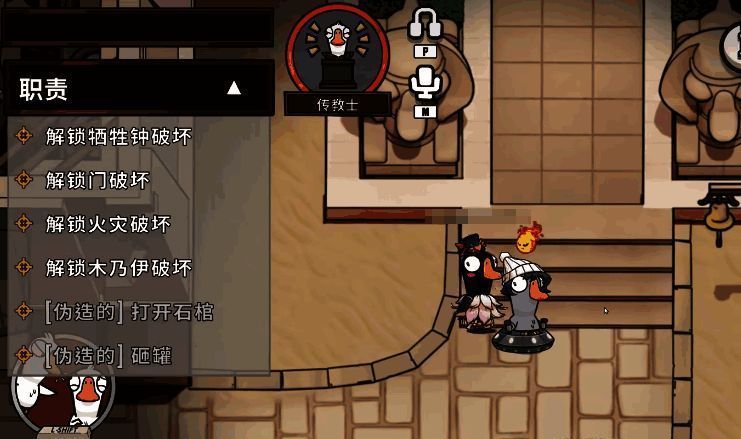Image resolution: width=741 pixels, height=439 pixels.
Task: Click the goose ability portrait button
Action: (x=62, y=395)
